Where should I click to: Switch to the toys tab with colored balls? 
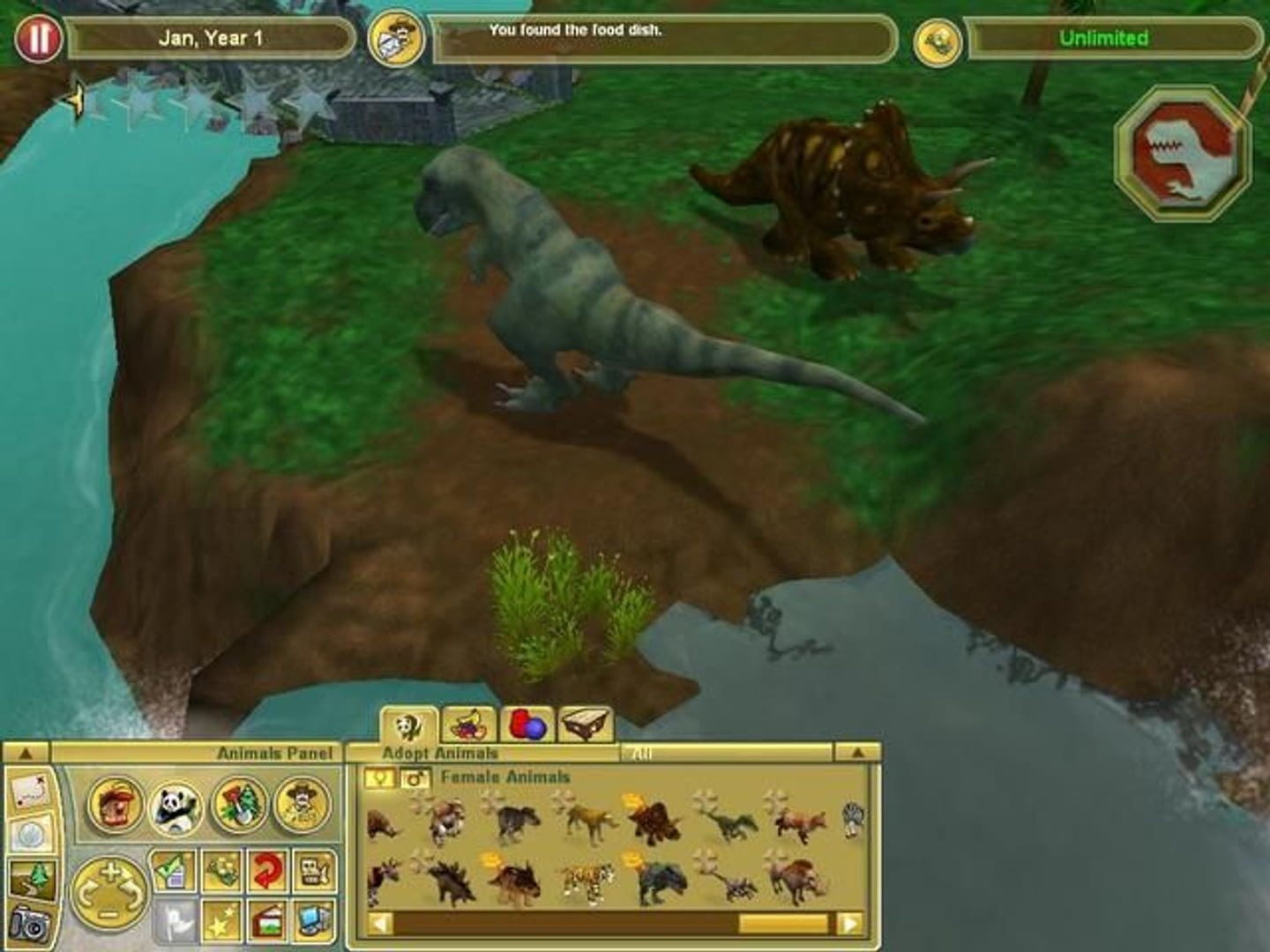coord(528,725)
